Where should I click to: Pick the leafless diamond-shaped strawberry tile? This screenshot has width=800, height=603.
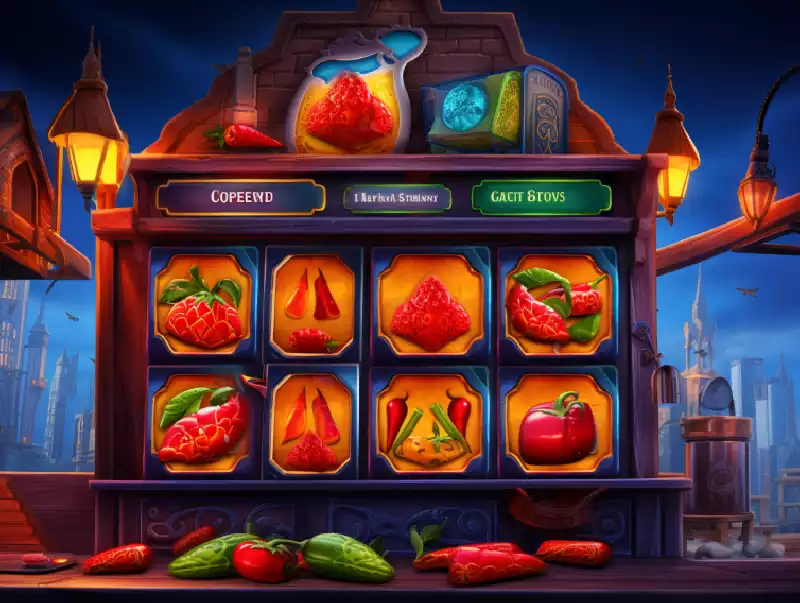click(x=430, y=304)
